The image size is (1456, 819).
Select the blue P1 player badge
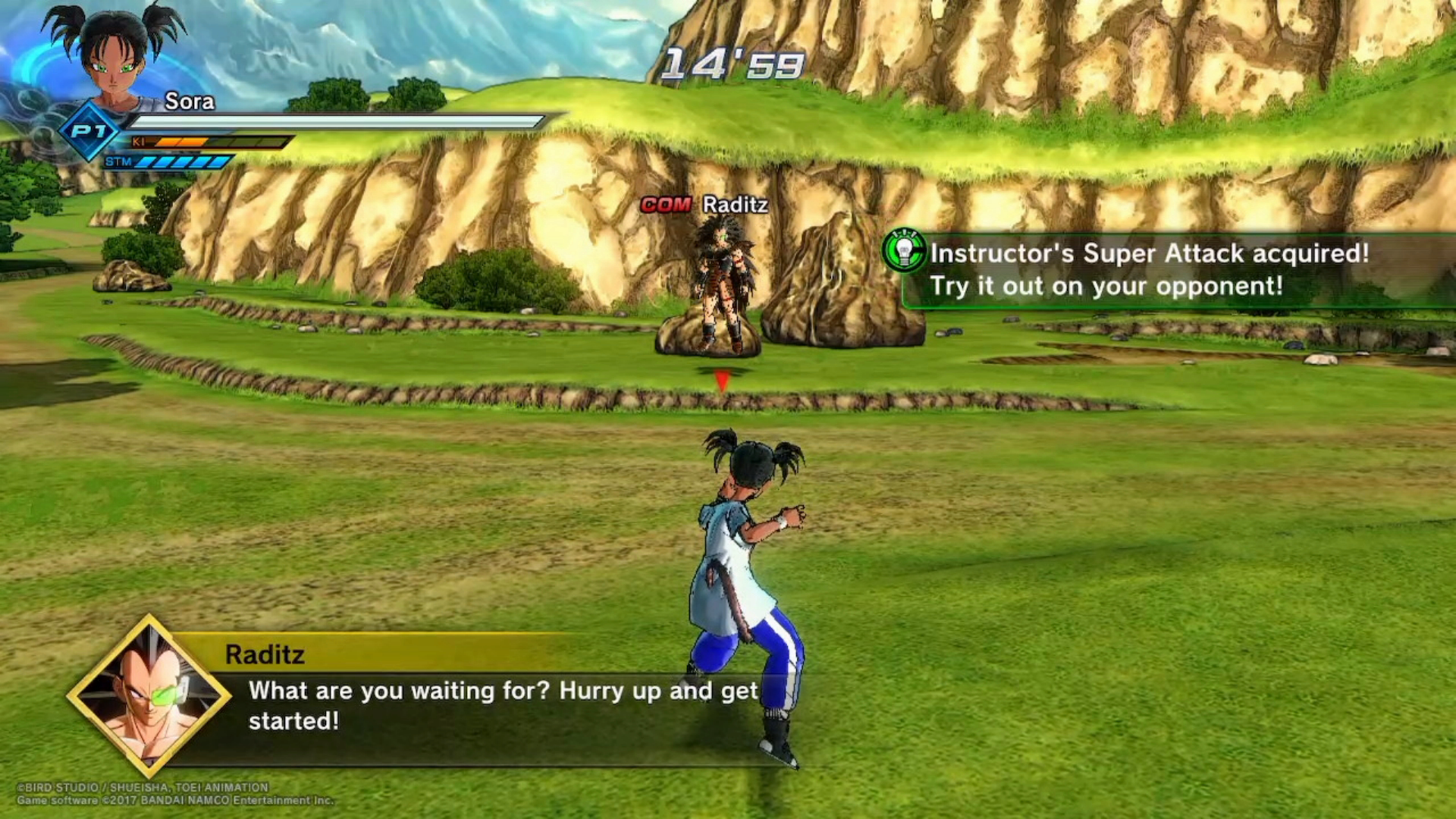pyautogui.click(x=89, y=132)
